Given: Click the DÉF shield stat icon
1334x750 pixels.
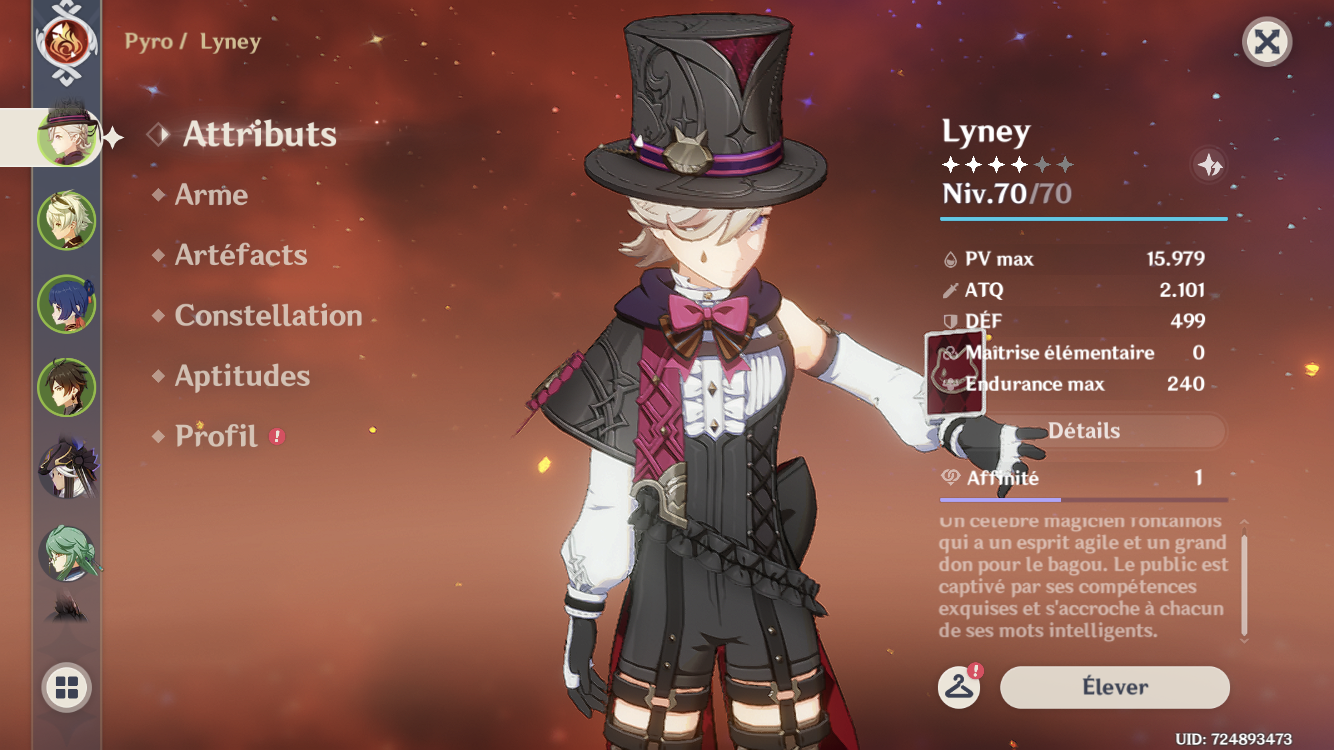Looking at the screenshot, I should 950,321.
